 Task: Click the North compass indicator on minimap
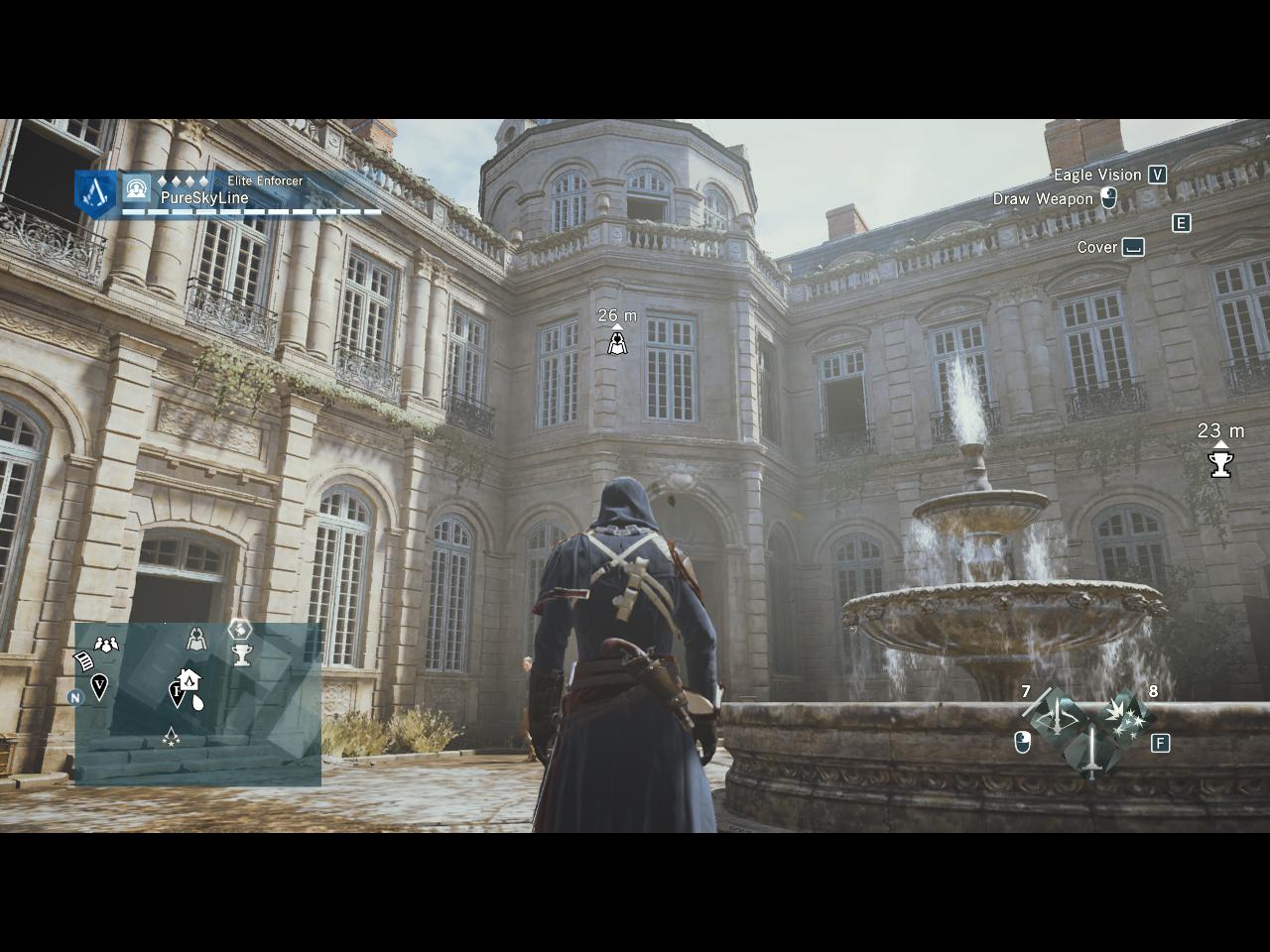pos(75,697)
